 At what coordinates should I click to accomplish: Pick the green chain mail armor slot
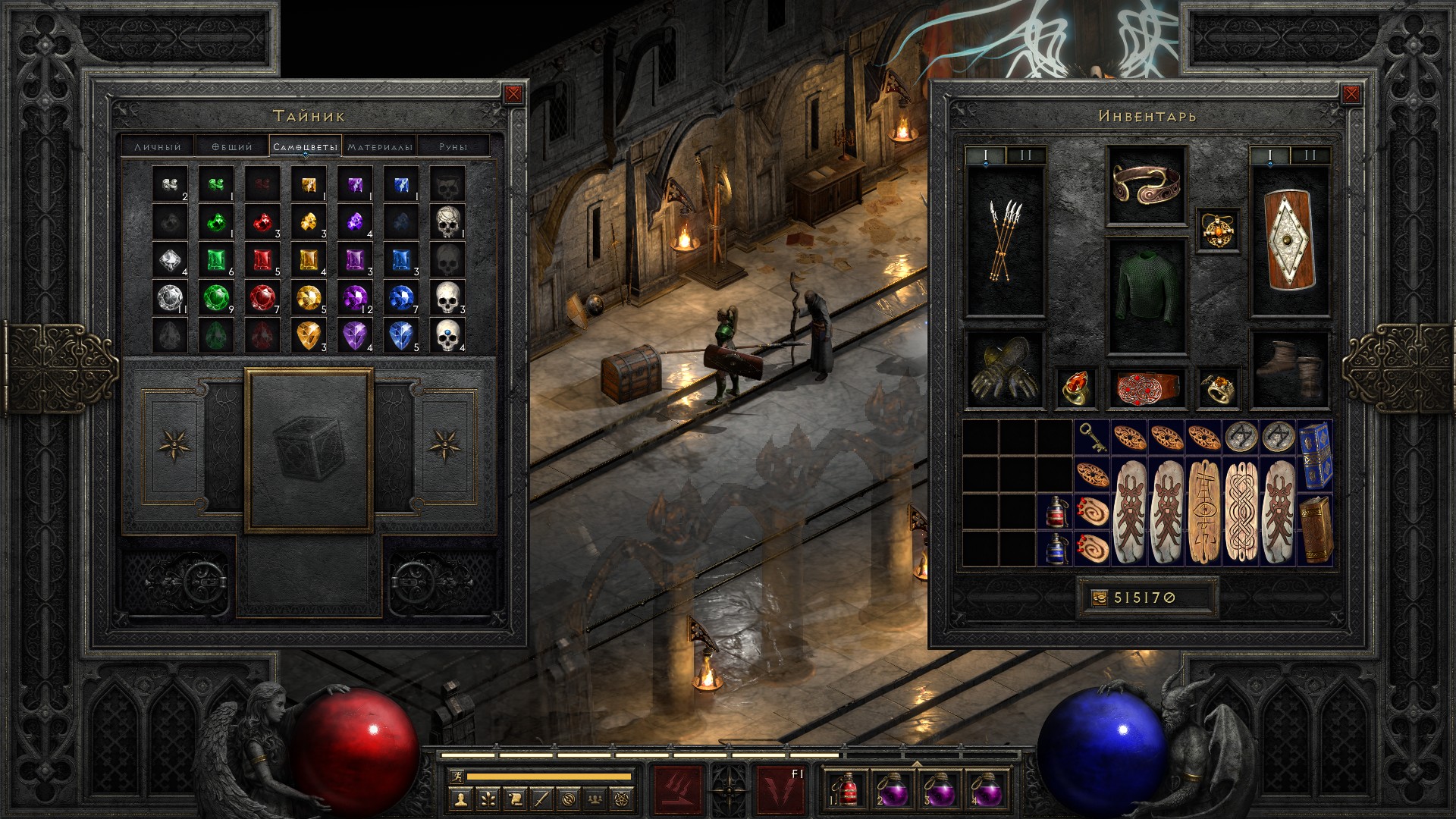(1146, 296)
